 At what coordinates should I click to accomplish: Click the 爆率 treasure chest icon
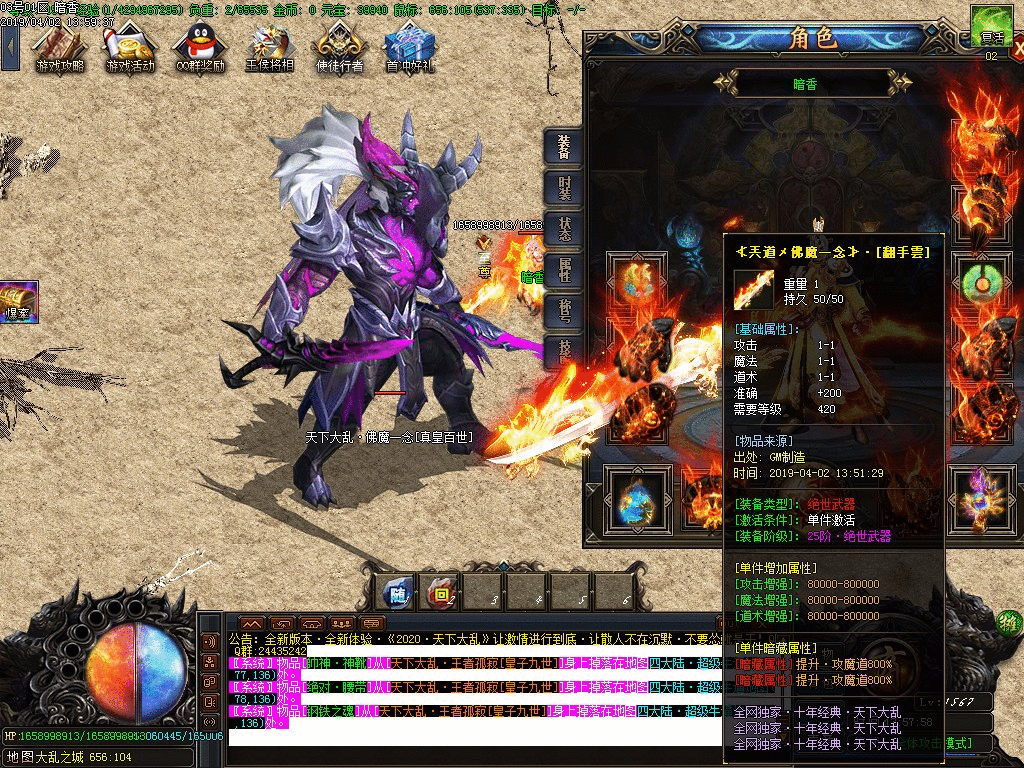click(x=18, y=300)
